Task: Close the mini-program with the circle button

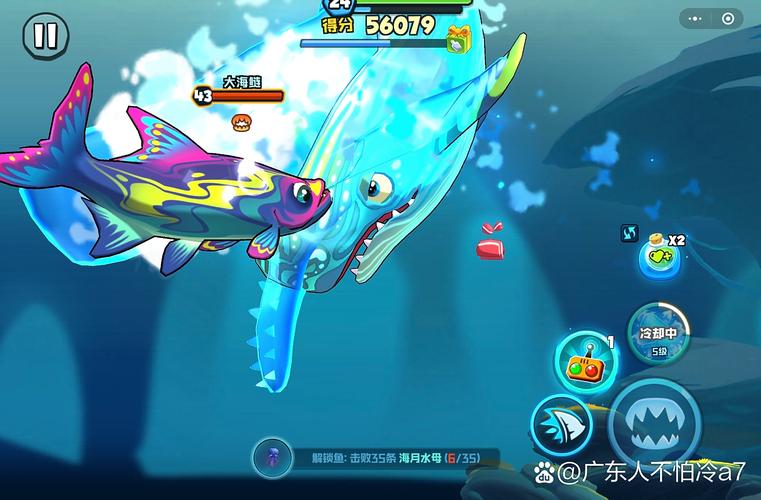Action: click(728, 18)
